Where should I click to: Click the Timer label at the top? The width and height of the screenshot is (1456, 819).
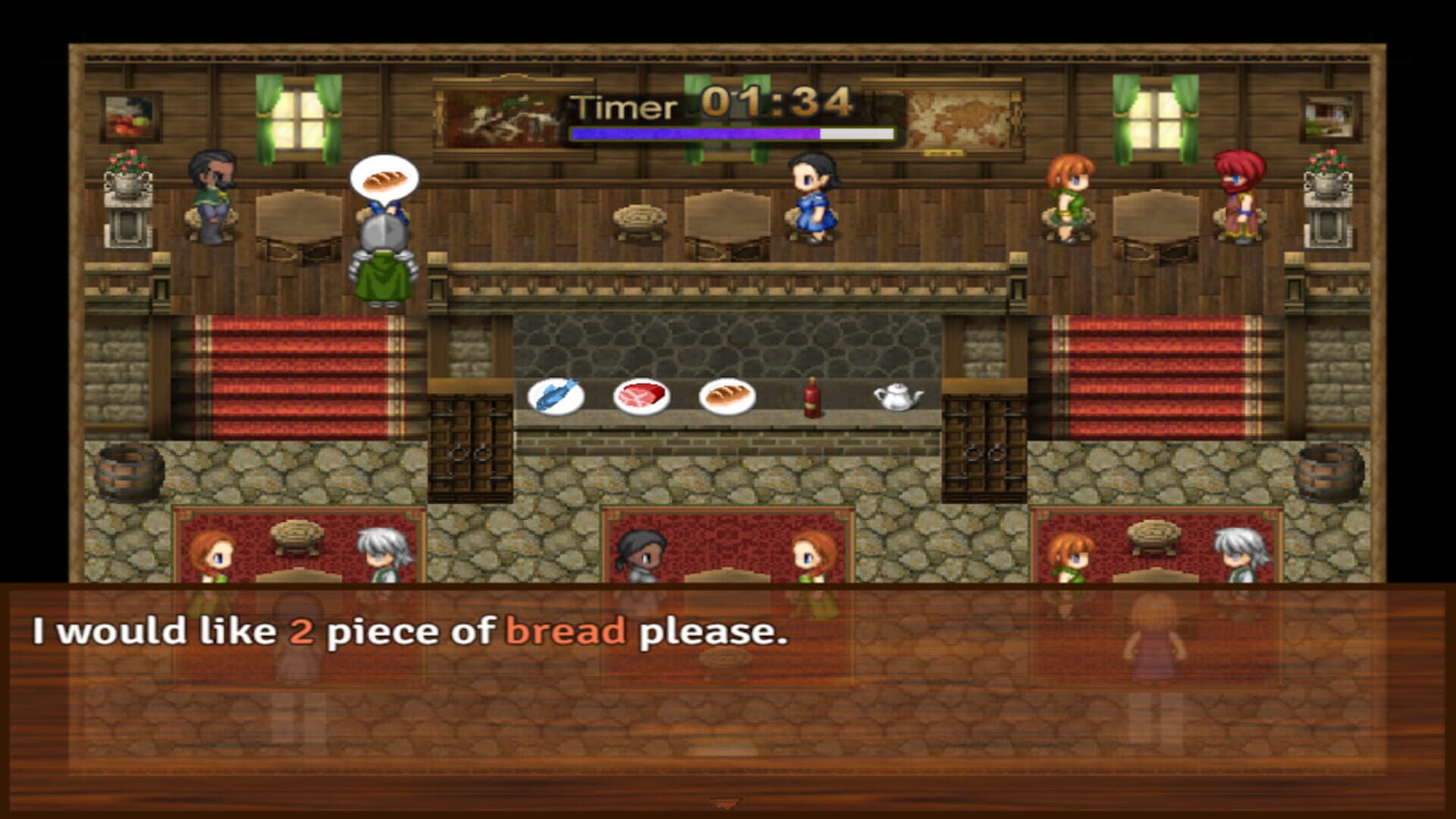pyautogui.click(x=622, y=106)
